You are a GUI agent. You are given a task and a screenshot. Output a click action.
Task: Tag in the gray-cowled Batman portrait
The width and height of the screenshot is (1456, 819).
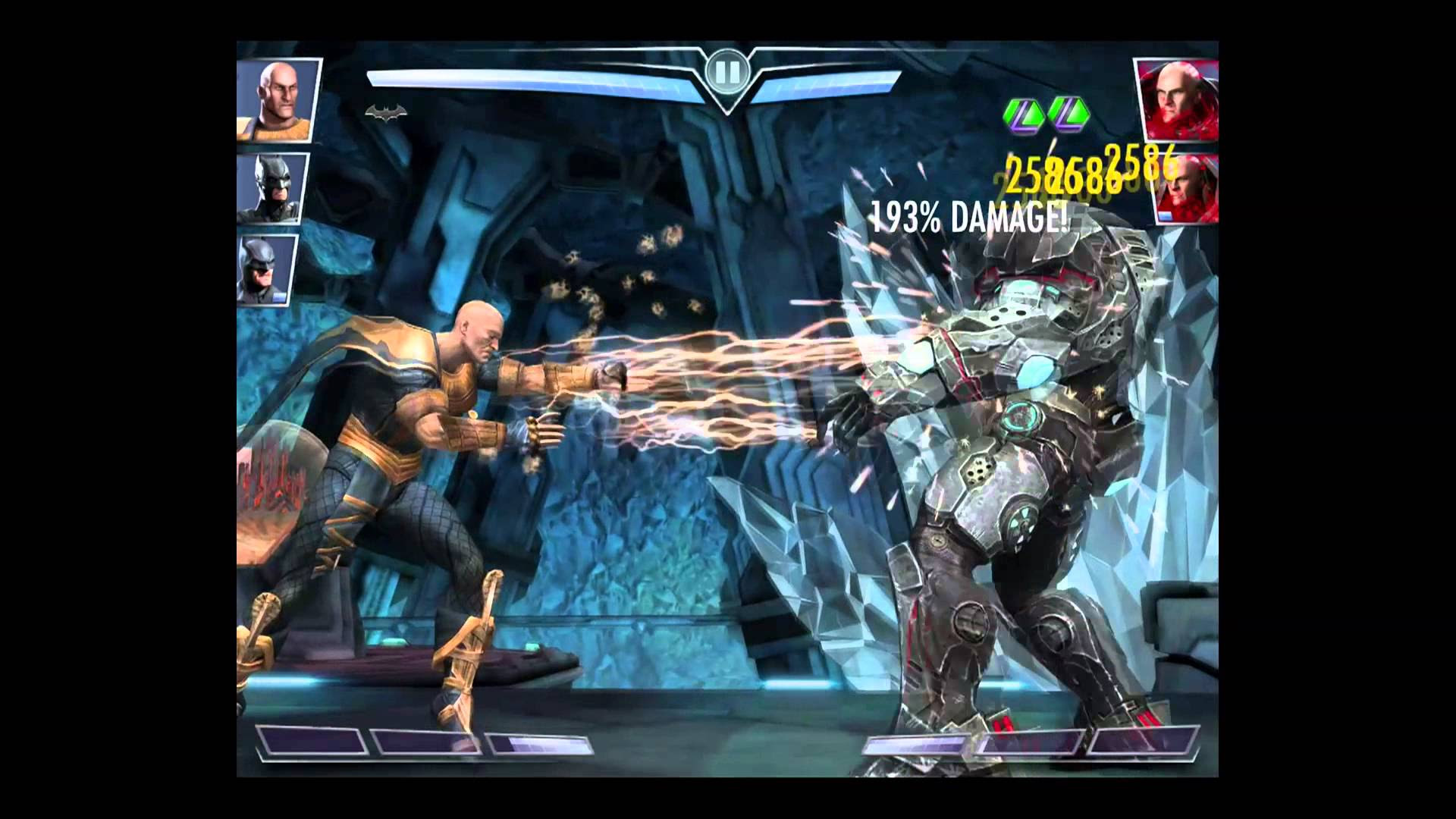(x=267, y=268)
